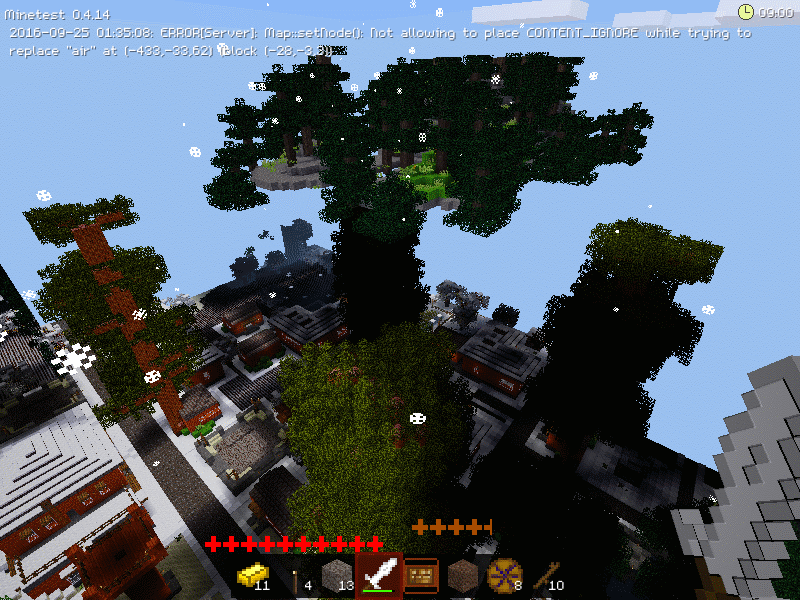The height and width of the screenshot is (600, 800).
Task: Select the torch slot with 4 items
Action: point(295,575)
